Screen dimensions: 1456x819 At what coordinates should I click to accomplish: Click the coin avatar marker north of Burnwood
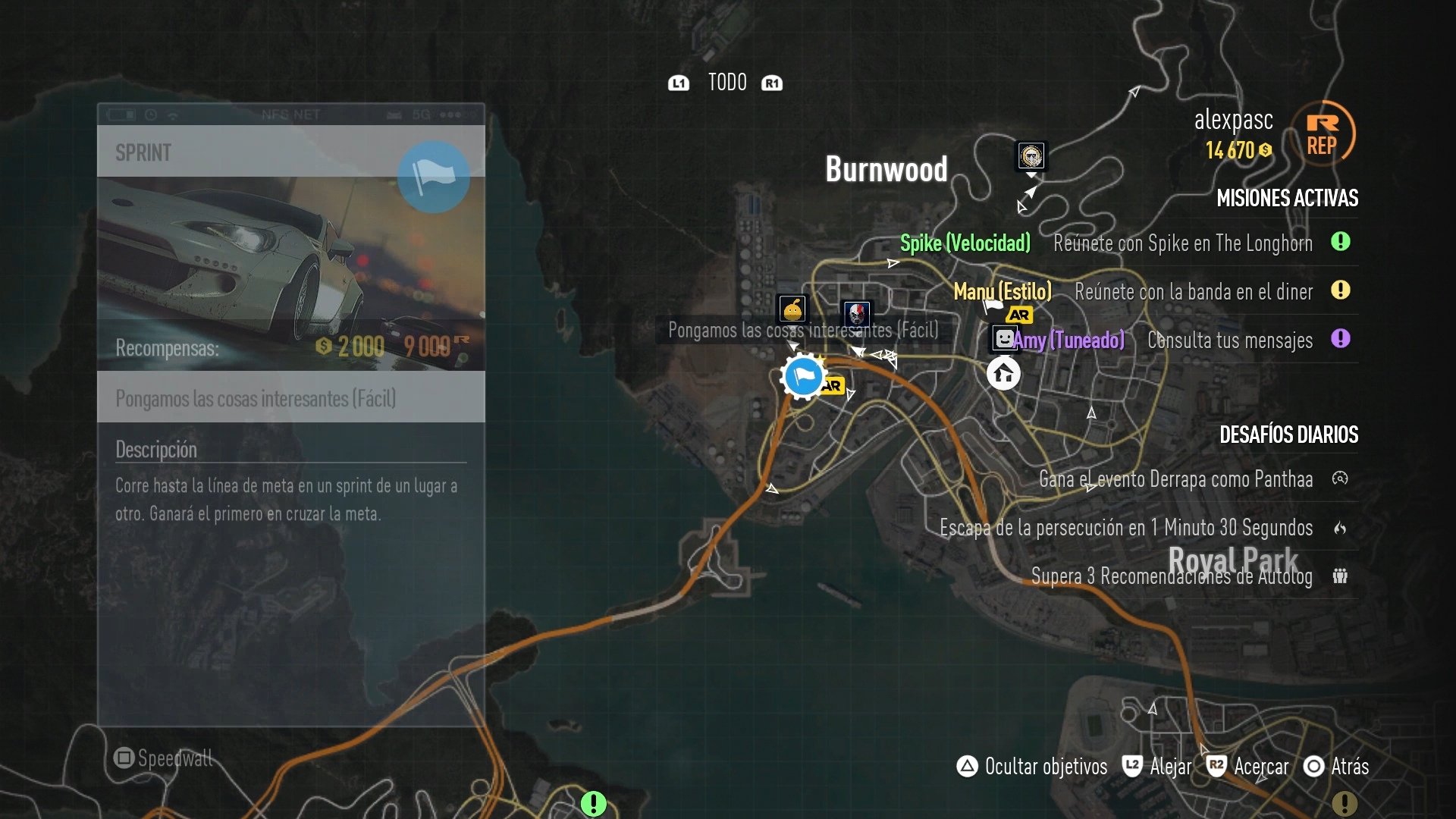[x=1030, y=156]
